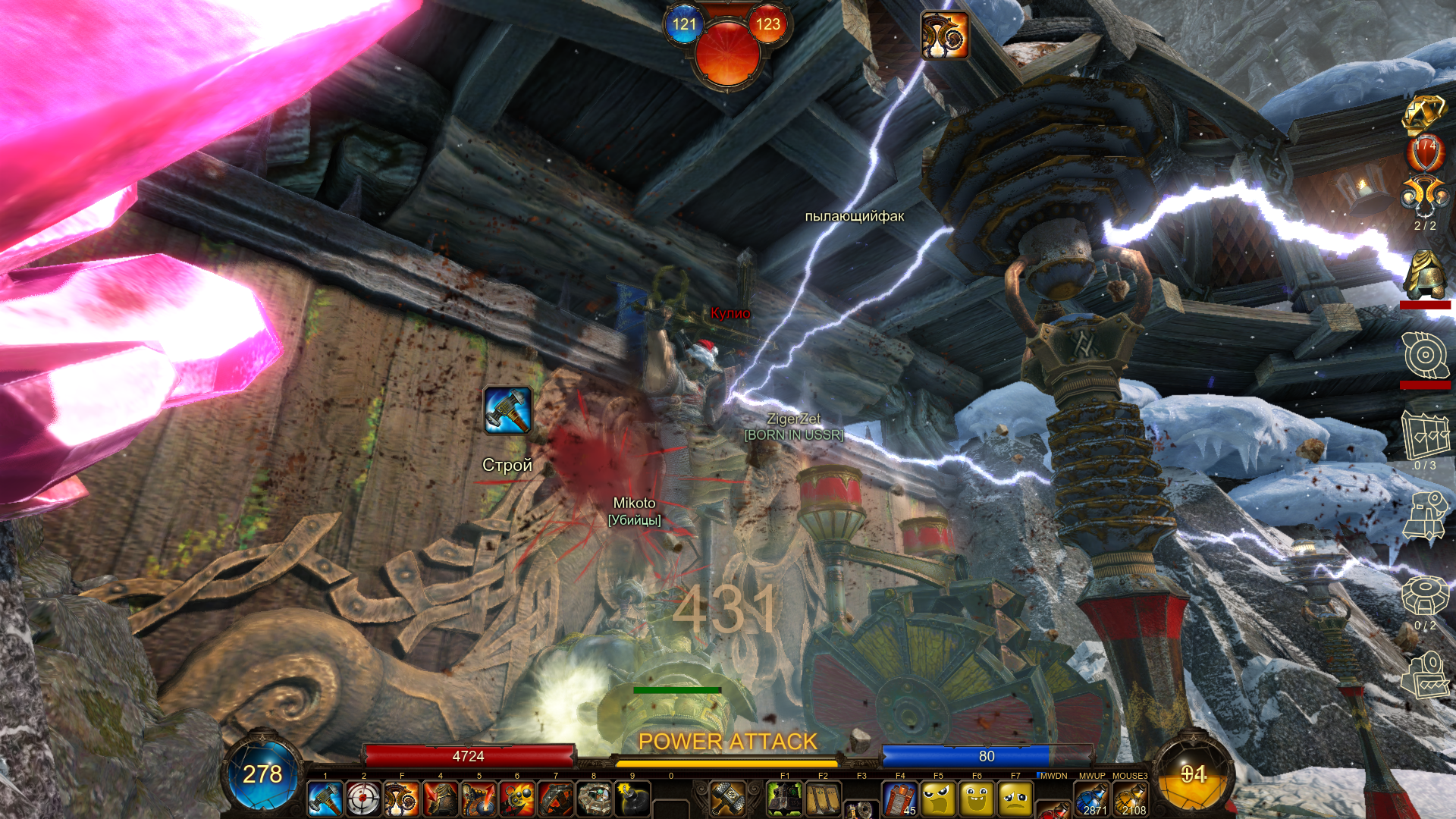
Task: Use the yellow potion with count 2108
Action: click(x=1130, y=799)
